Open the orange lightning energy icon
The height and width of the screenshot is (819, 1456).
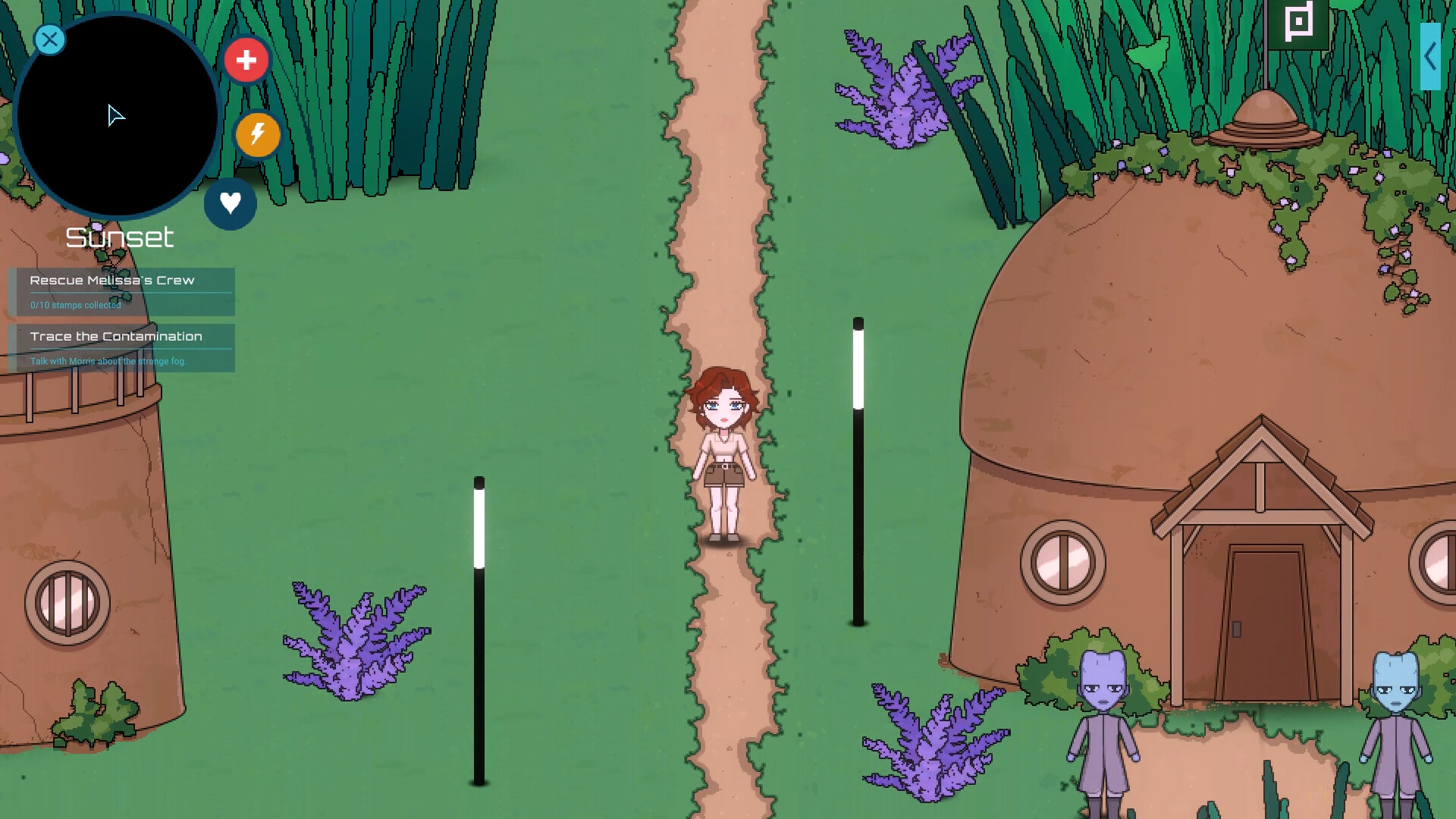click(257, 135)
